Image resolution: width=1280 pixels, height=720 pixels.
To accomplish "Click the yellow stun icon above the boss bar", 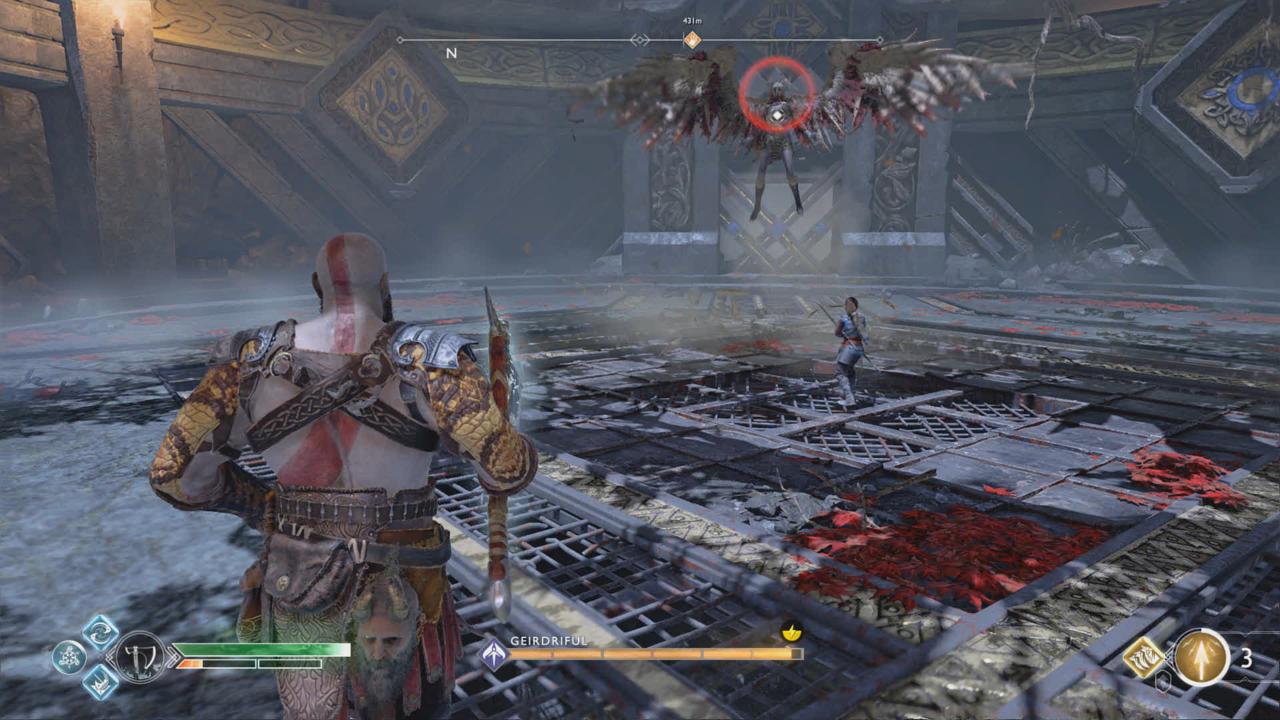I will click(791, 633).
